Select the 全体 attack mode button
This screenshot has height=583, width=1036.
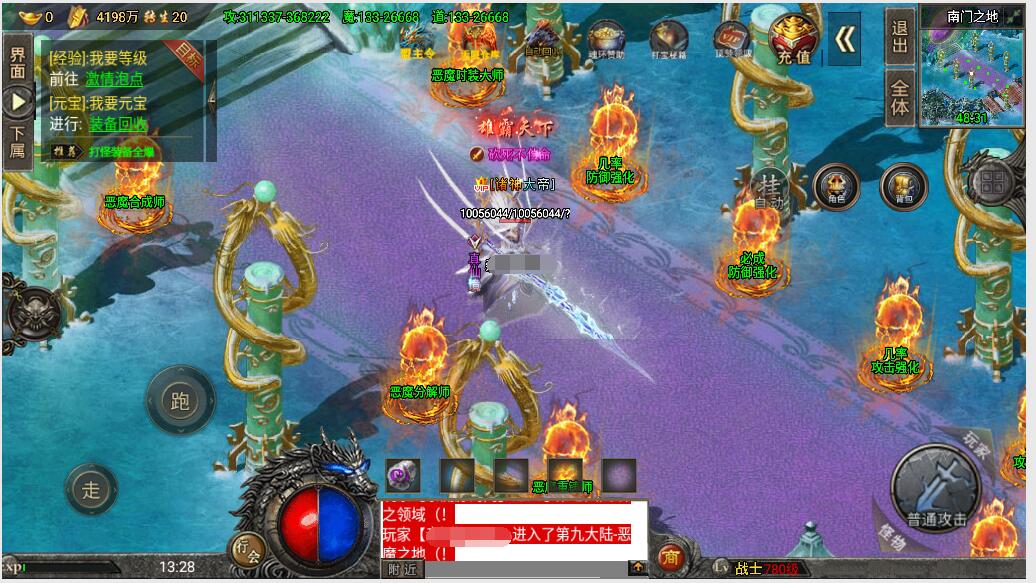900,97
